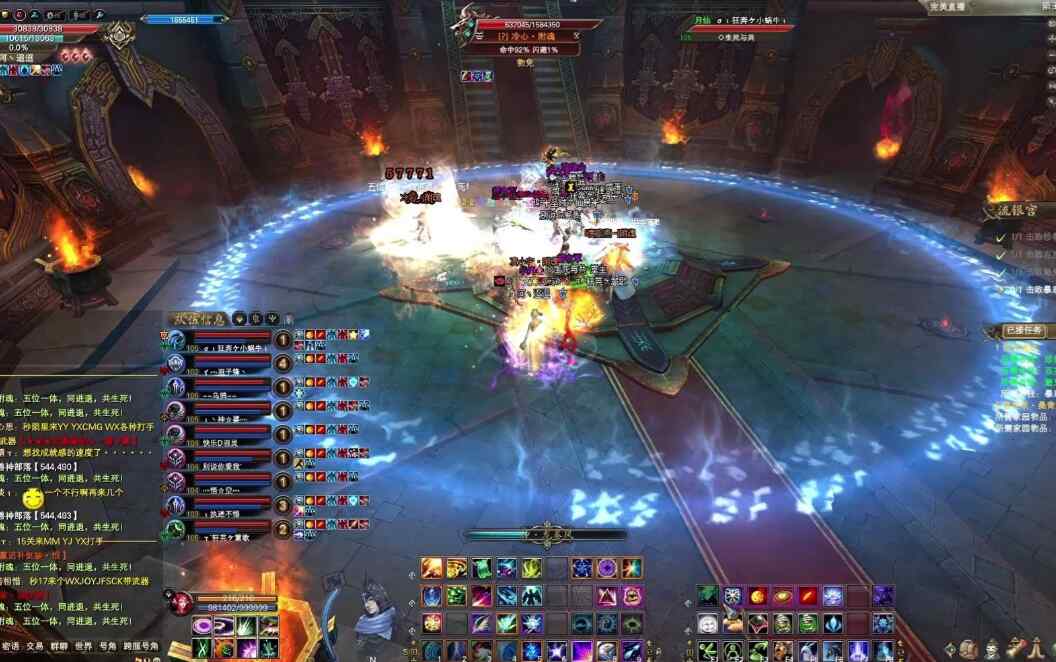Select the bottom raid member with green portrait

point(176,528)
